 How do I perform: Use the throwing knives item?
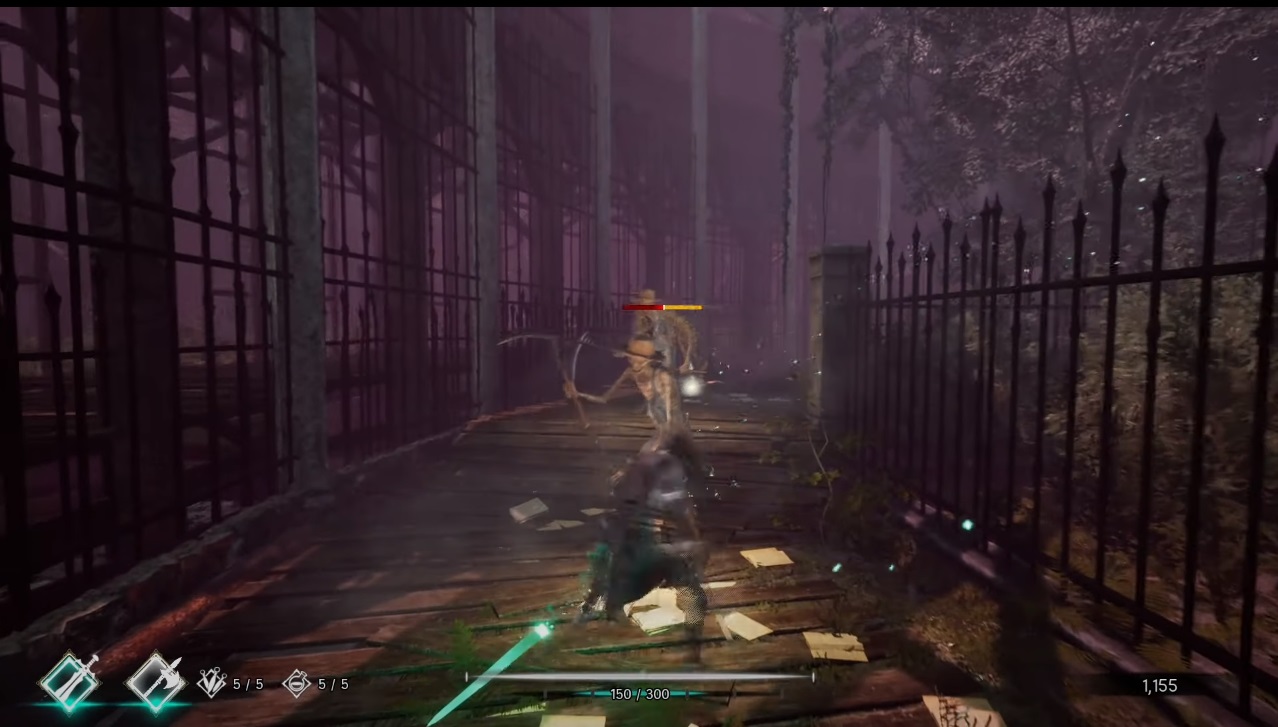coord(211,683)
